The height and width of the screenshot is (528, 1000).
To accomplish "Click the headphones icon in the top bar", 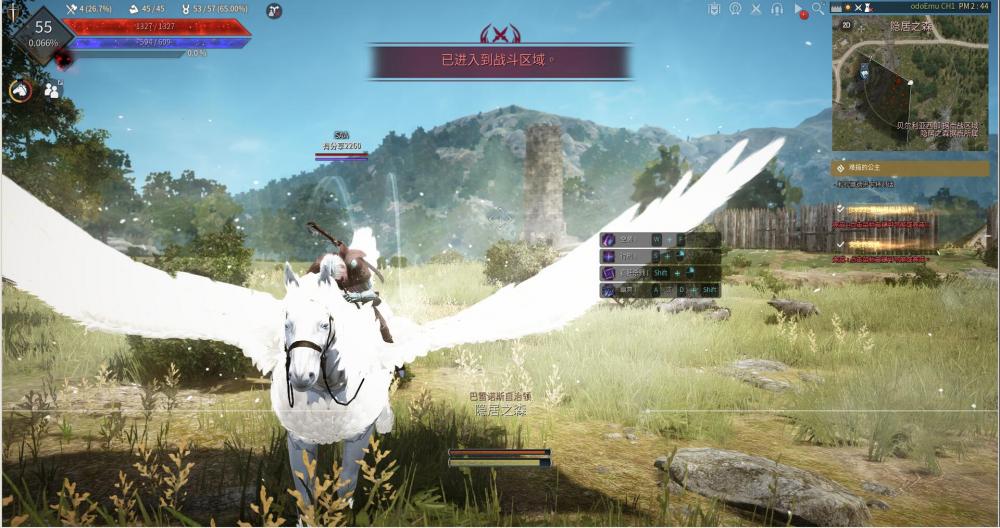I will pos(777,9).
